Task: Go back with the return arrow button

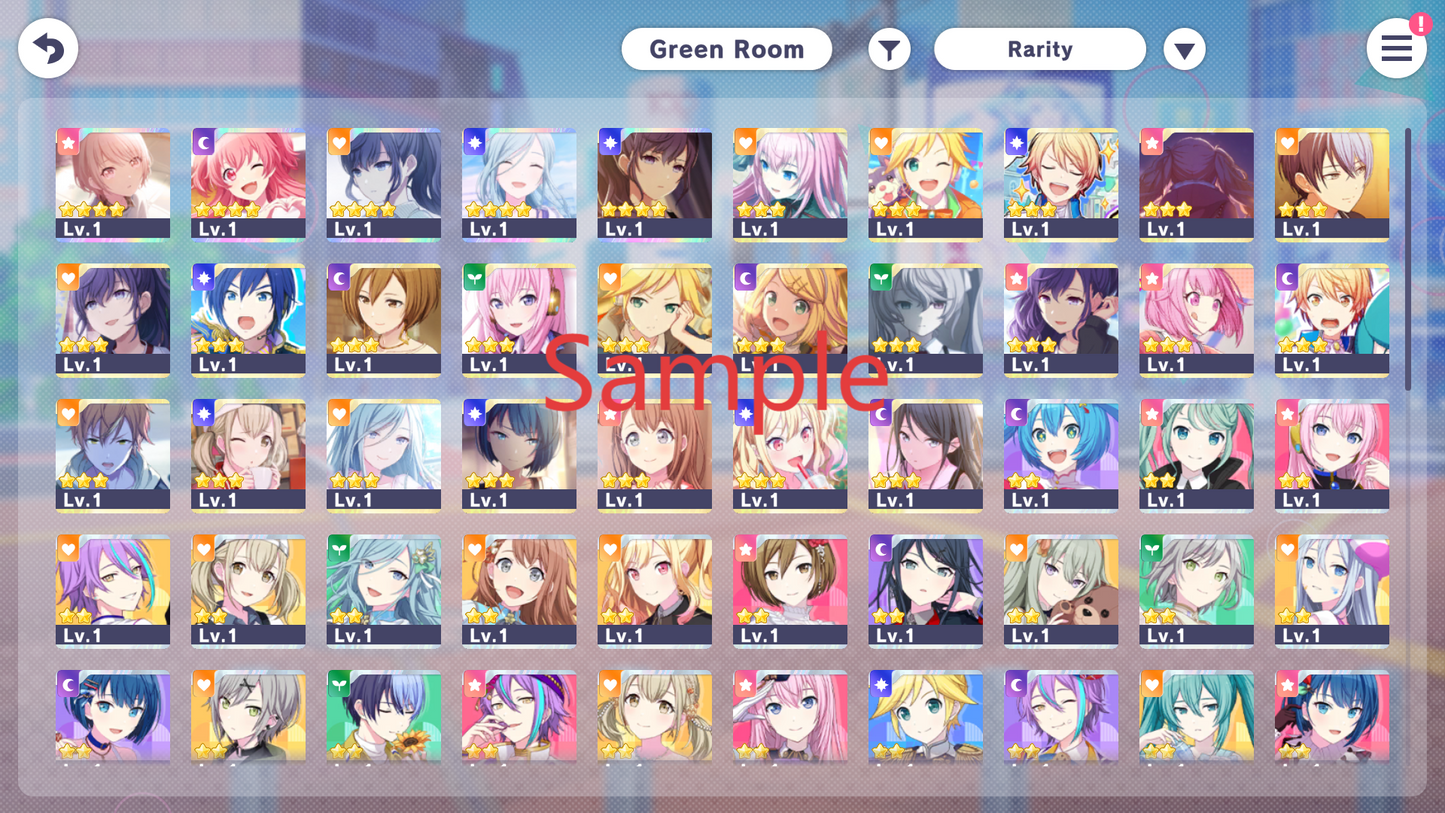Action: coord(48,49)
